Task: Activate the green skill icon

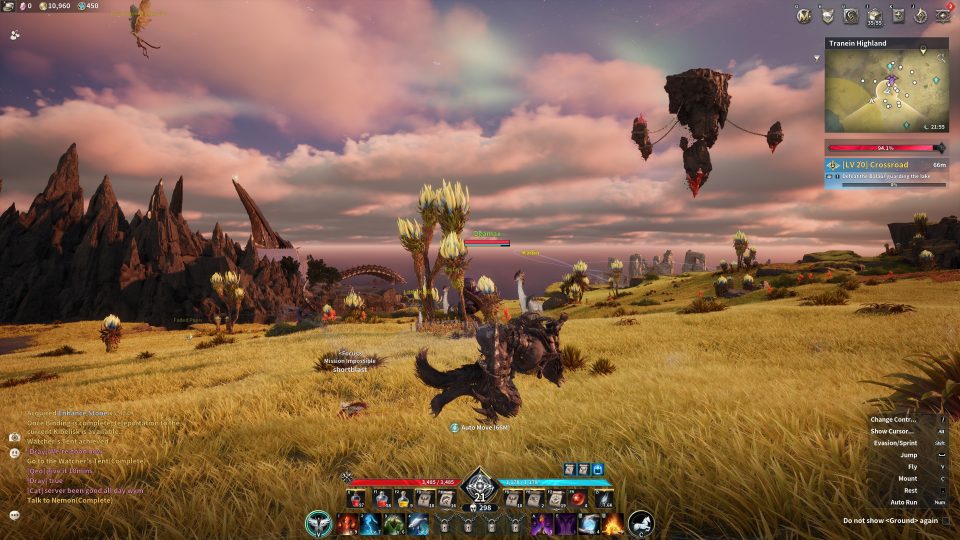Action: [394, 523]
